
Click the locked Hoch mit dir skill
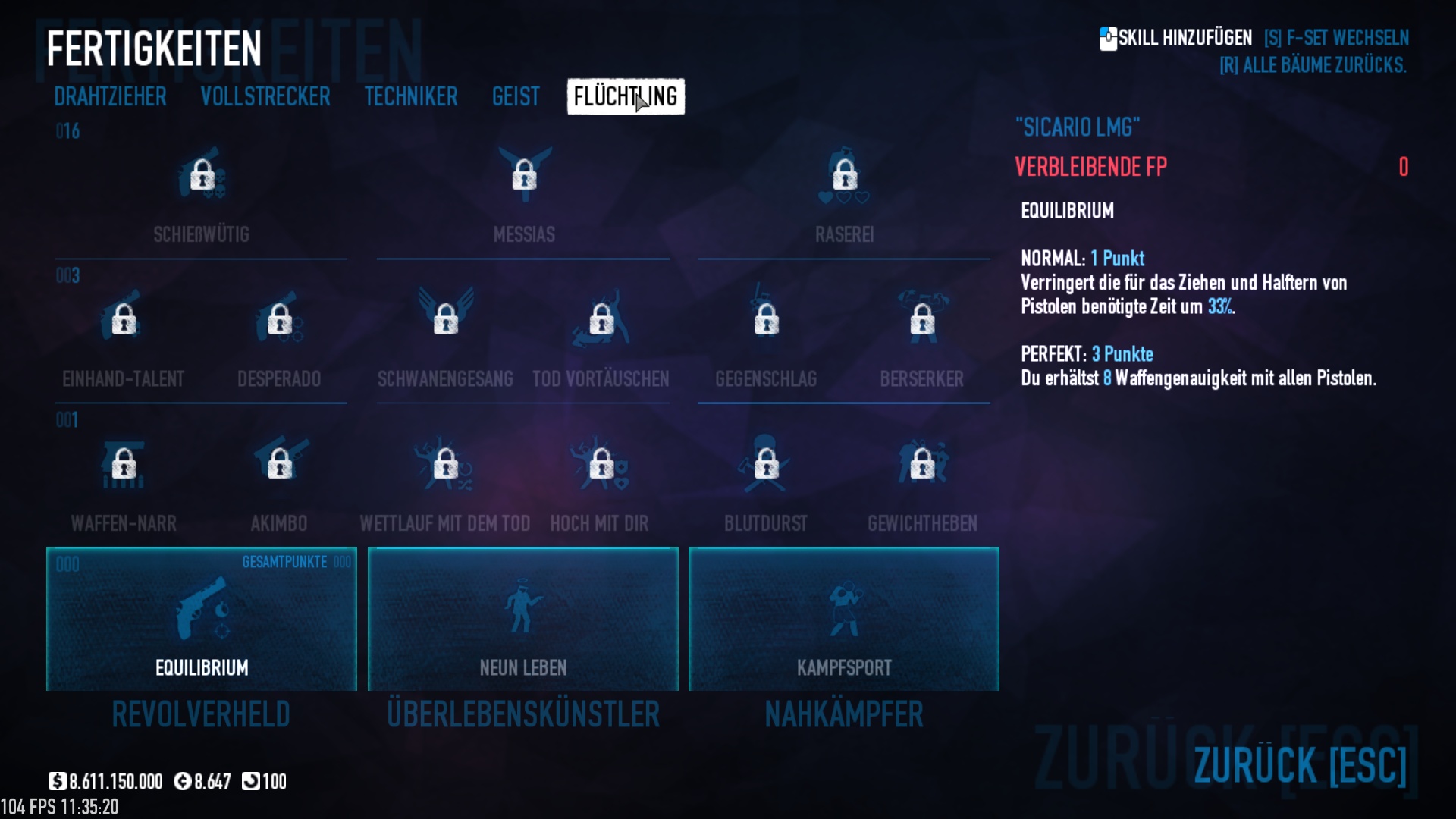click(x=601, y=464)
